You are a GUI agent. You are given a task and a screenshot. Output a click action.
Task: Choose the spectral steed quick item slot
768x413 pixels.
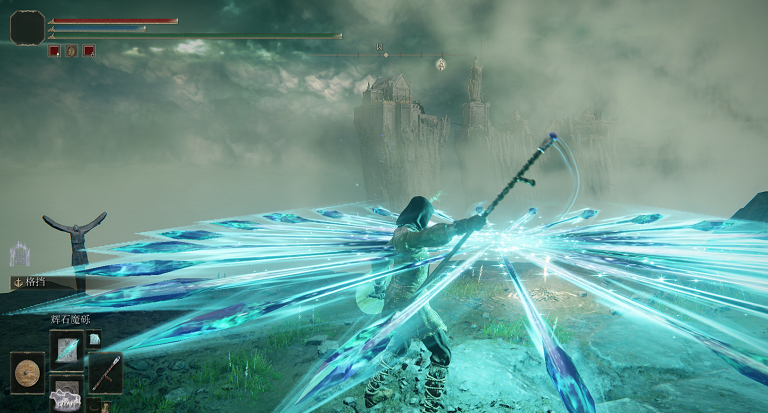point(67,395)
